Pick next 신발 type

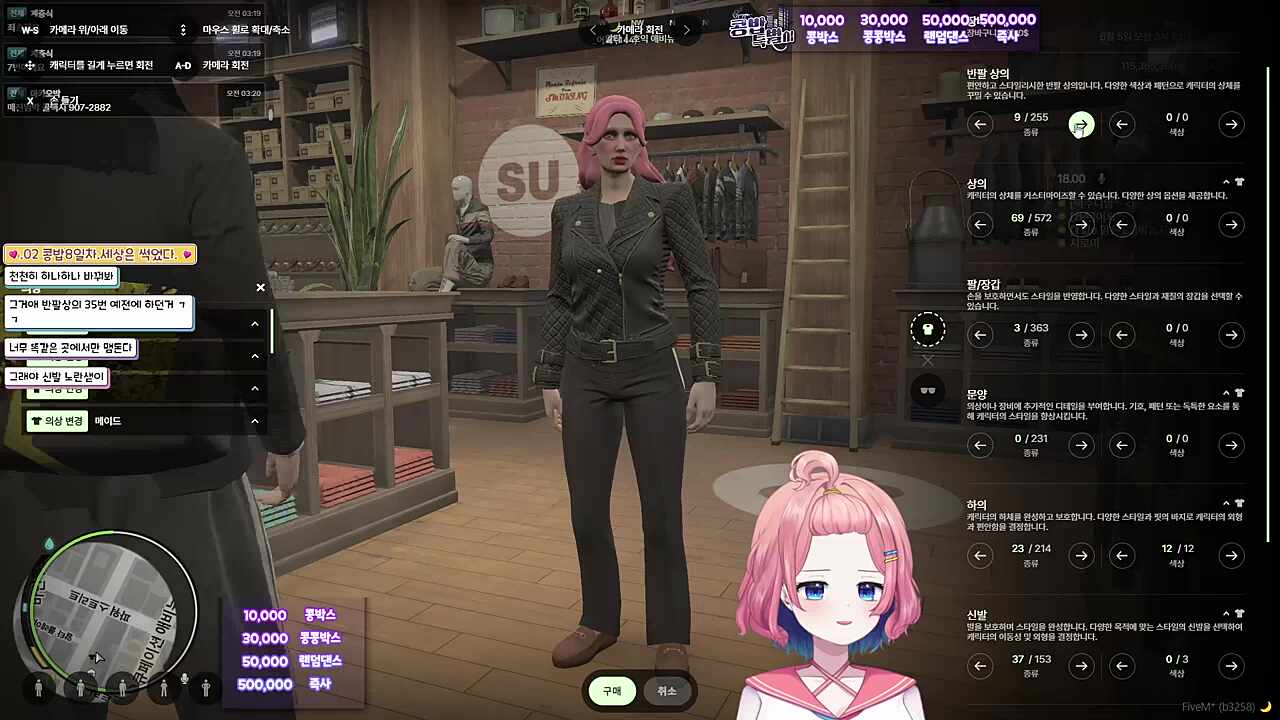pos(1081,665)
